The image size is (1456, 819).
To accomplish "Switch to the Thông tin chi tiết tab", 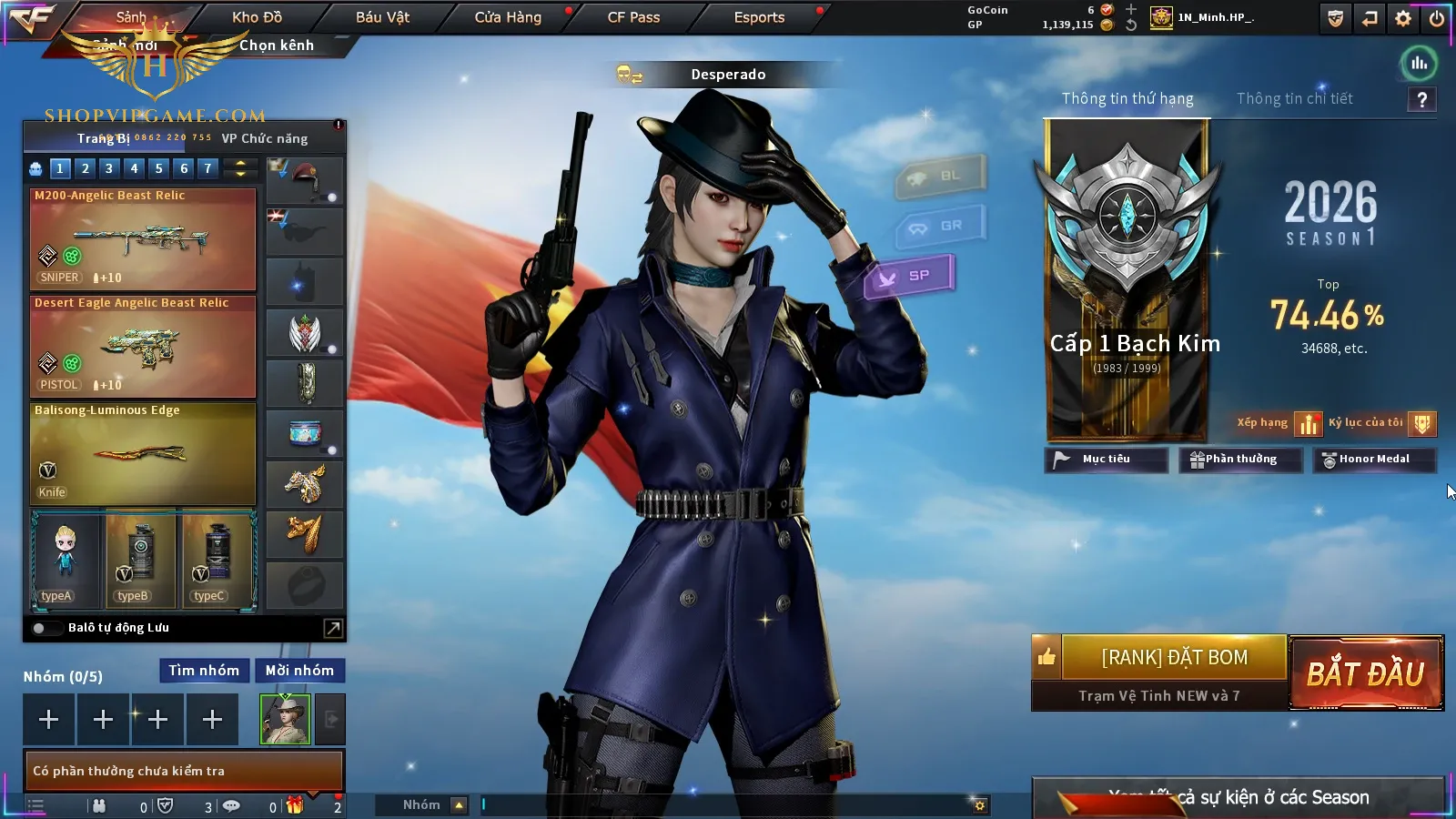I will (1294, 98).
